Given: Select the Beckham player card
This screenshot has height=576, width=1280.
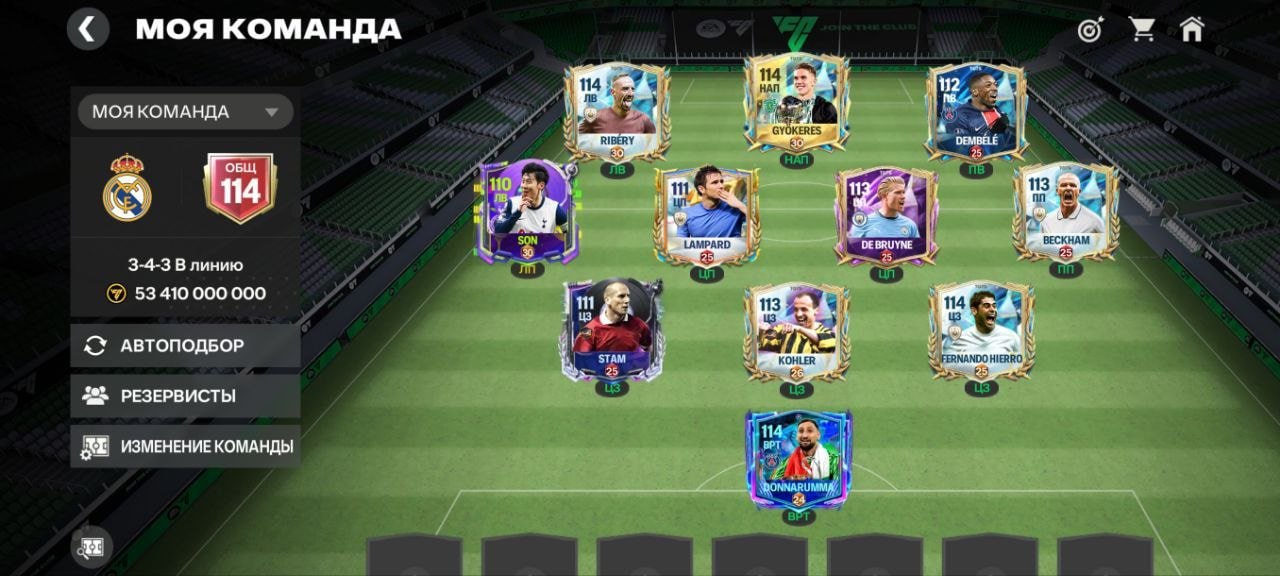Looking at the screenshot, I should point(1065,212).
